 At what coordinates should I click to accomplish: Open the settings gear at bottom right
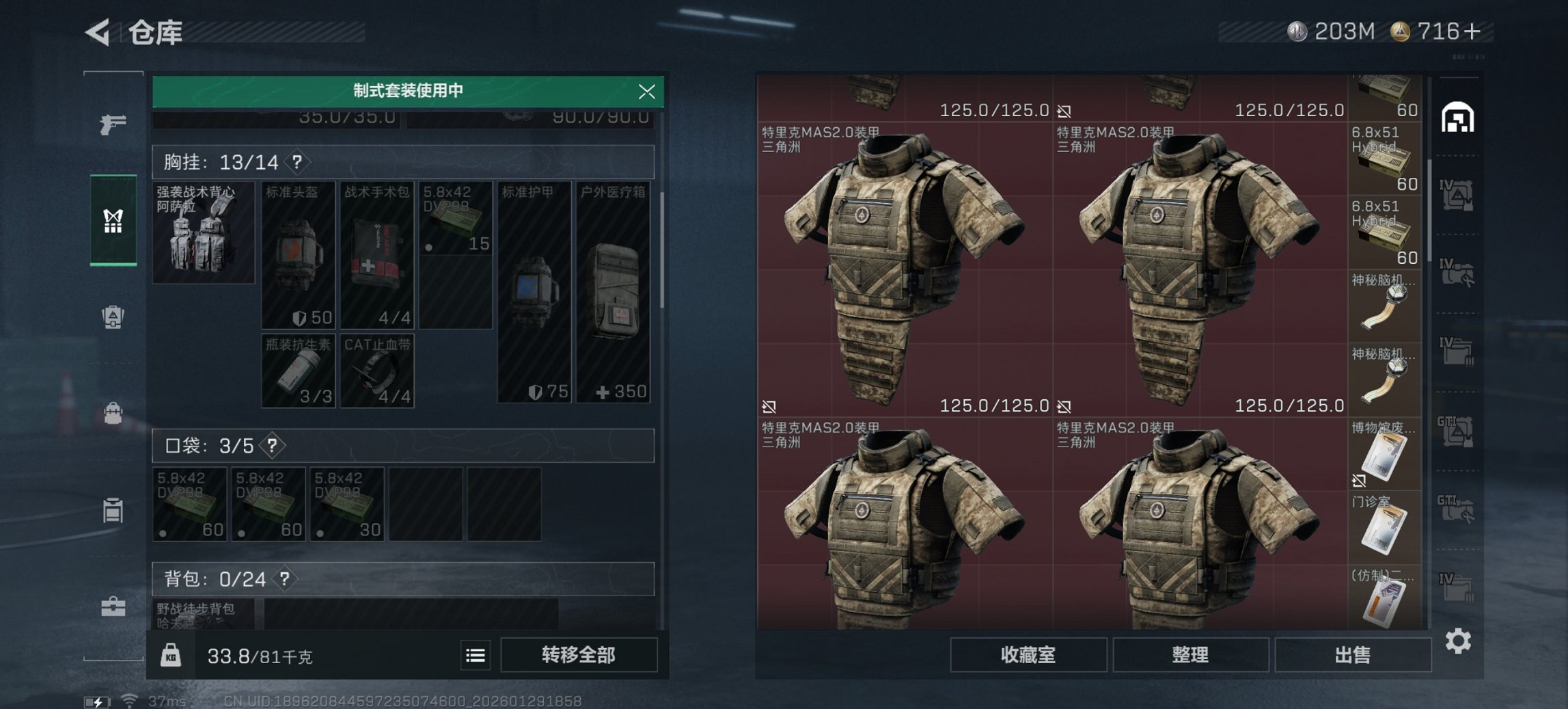(1458, 641)
